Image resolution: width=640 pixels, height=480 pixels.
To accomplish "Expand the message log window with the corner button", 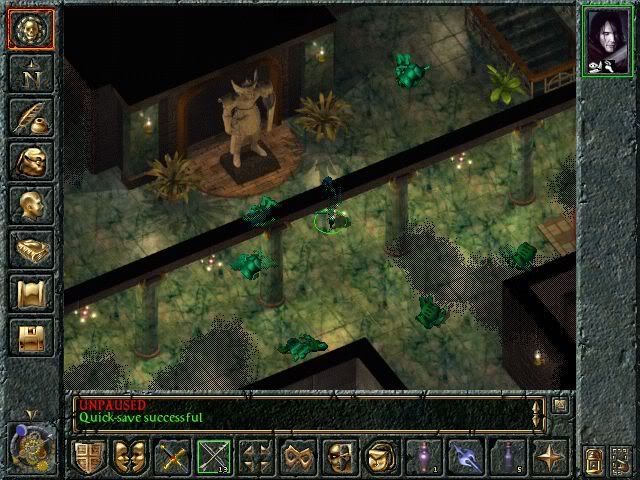I will pos(560,405).
